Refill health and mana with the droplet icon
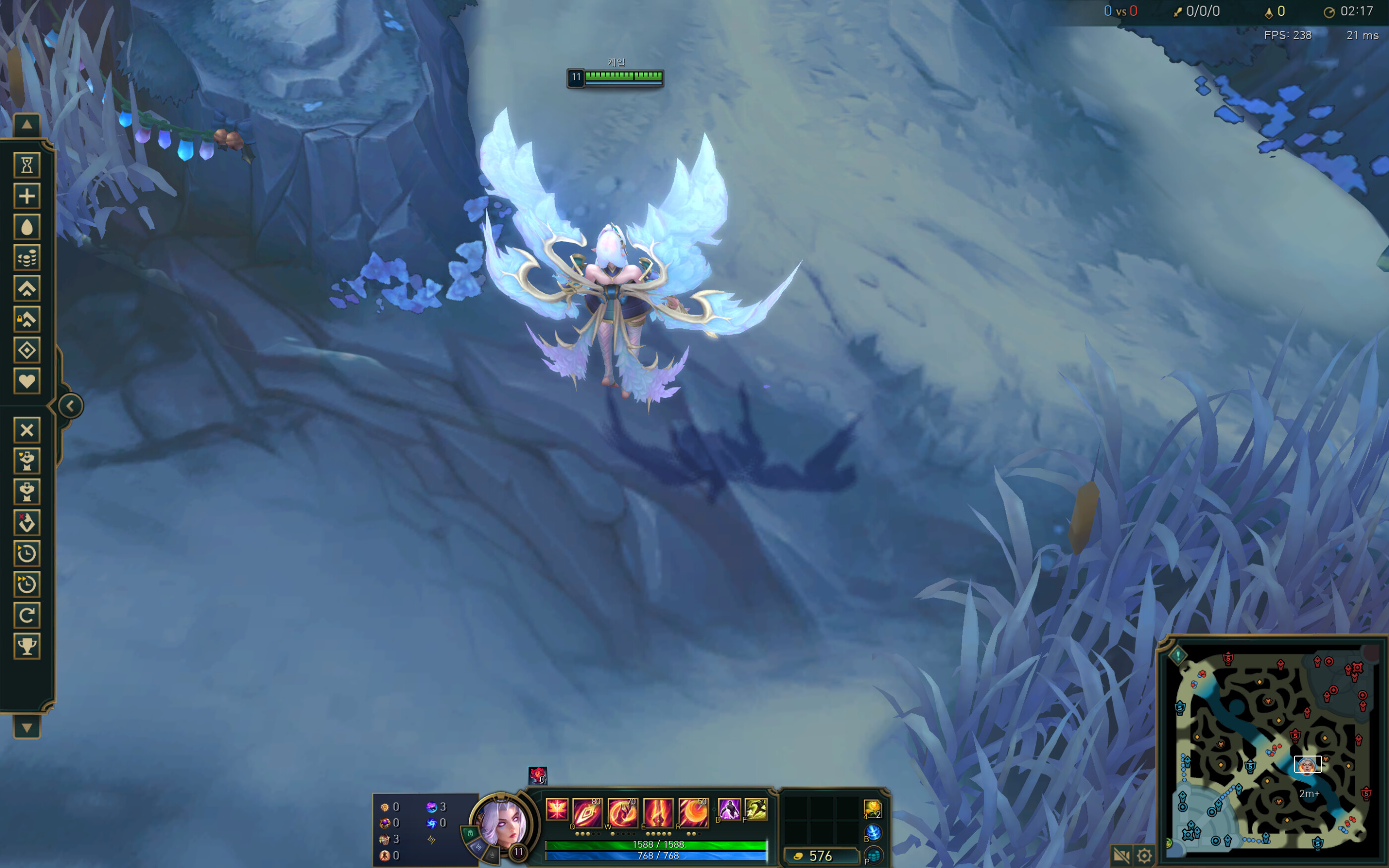Screen dimensions: 1389x868 point(26,227)
